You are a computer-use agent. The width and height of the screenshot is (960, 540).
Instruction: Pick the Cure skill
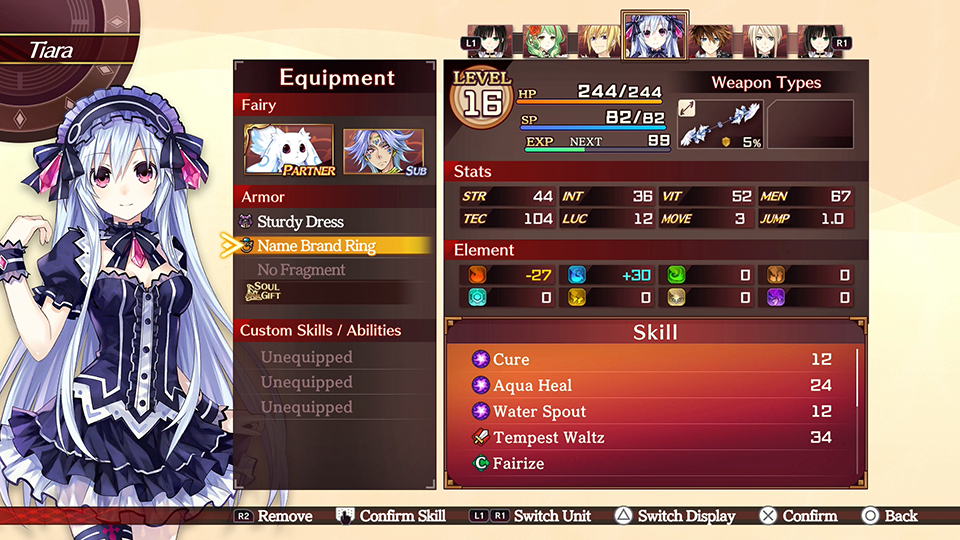(x=511, y=359)
